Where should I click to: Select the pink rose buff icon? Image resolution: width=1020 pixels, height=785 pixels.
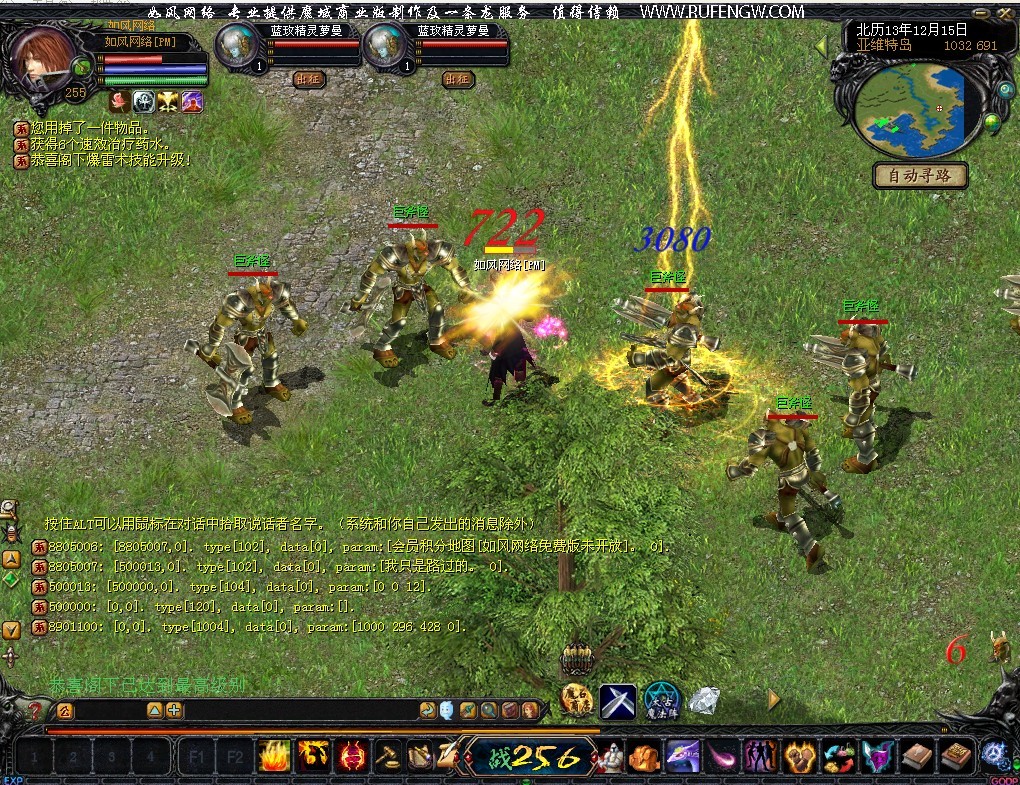coord(119,101)
